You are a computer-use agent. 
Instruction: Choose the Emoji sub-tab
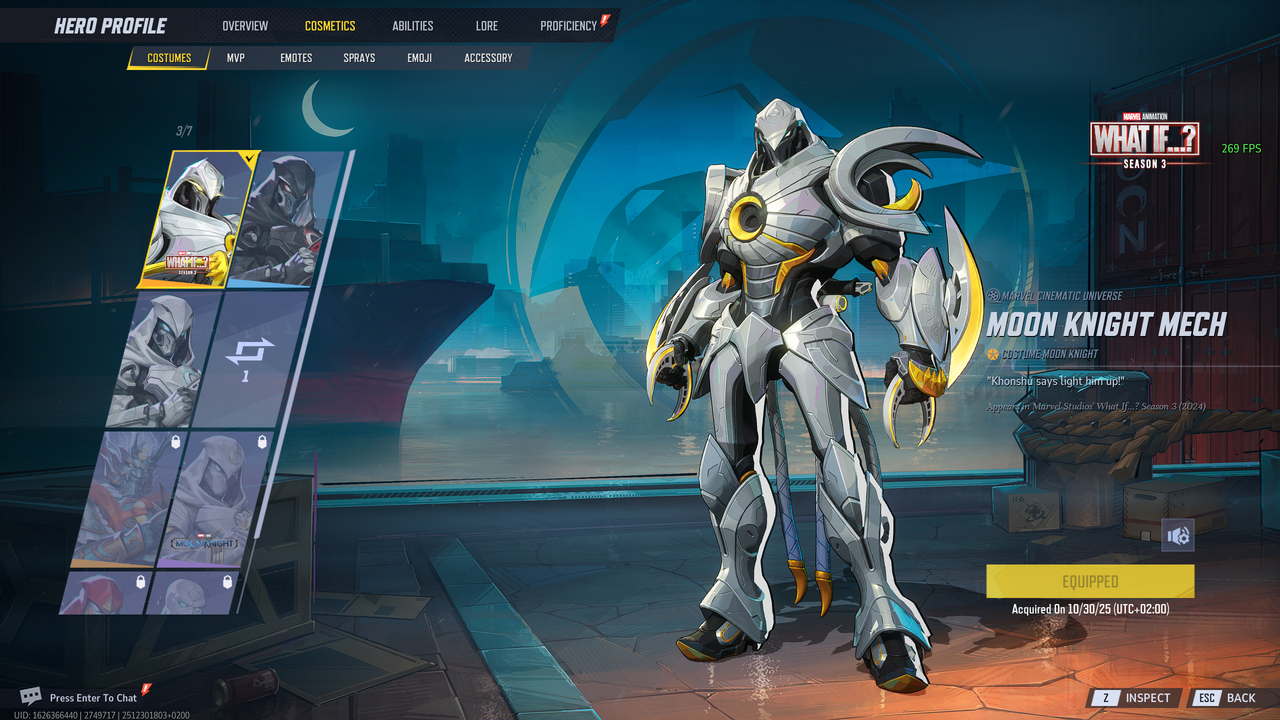[420, 58]
